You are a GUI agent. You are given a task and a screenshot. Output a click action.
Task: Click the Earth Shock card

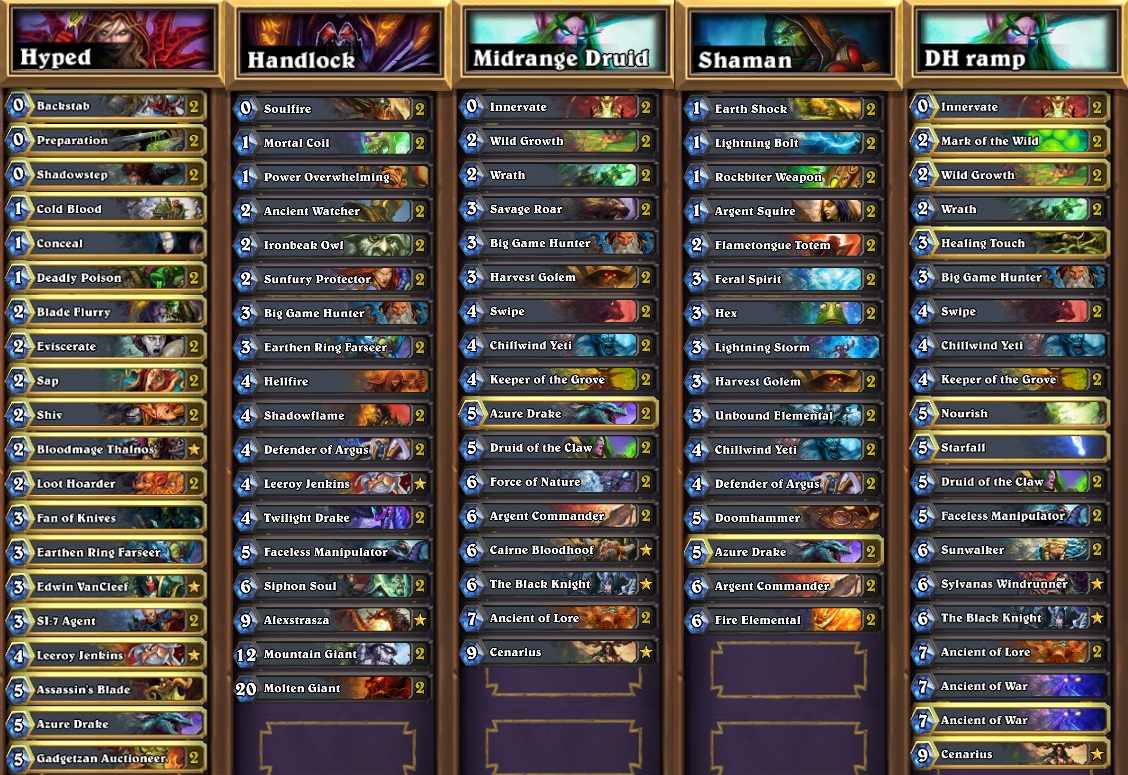click(x=783, y=109)
